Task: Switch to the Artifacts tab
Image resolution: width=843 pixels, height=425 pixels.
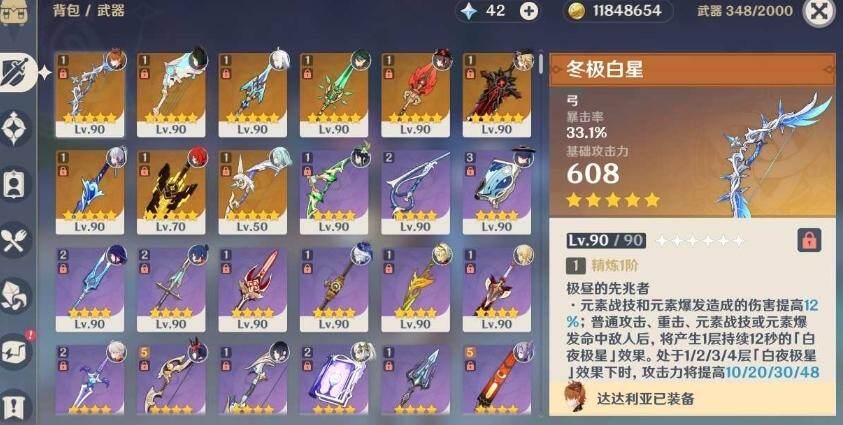Action: [x=16, y=128]
